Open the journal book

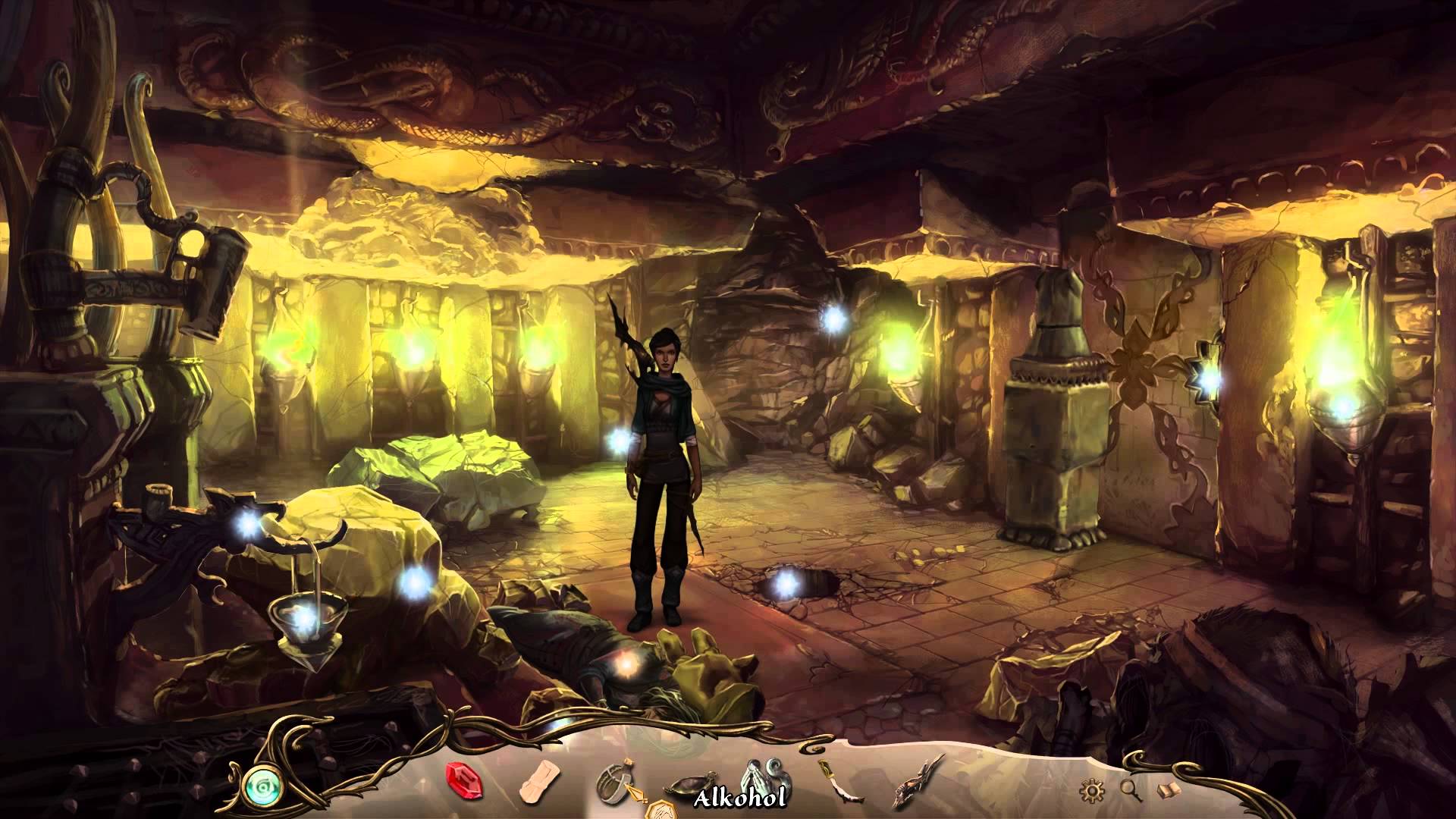(x=1169, y=791)
